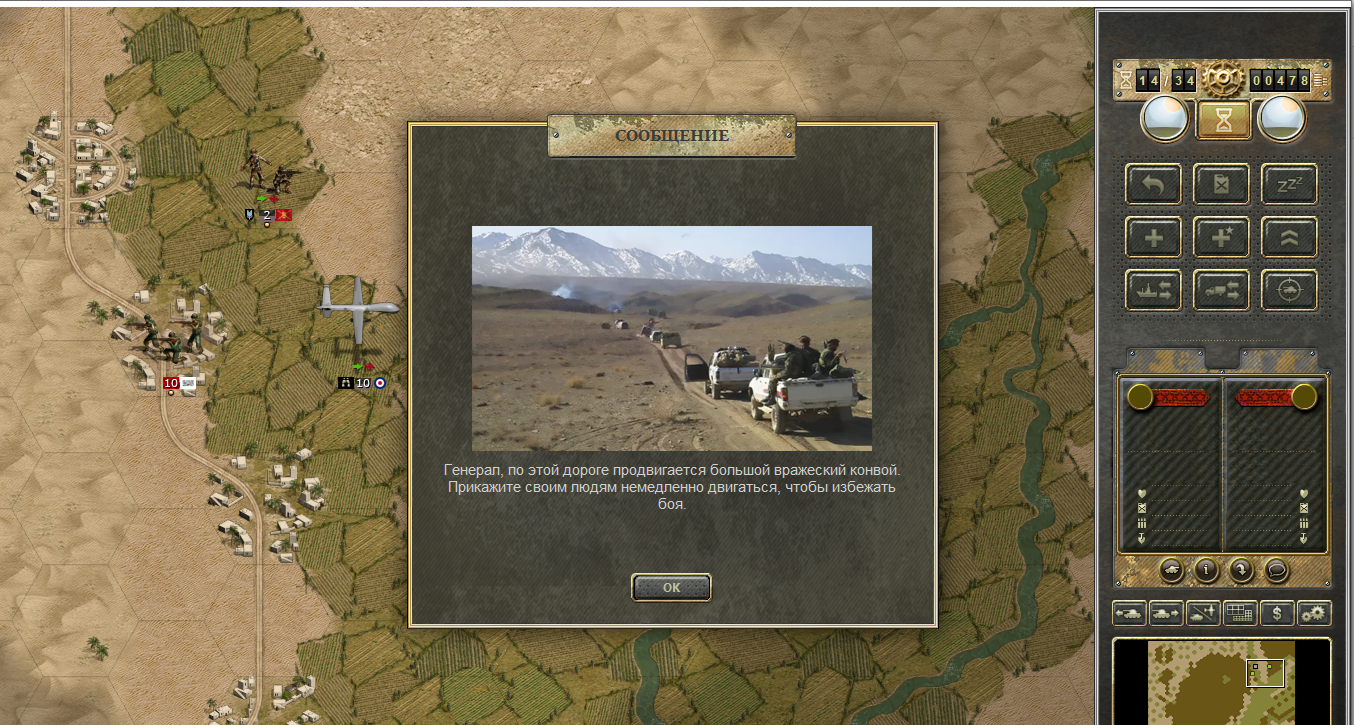The image size is (1354, 725).
Task: Click the round tank icon button
Action: click(x=1172, y=570)
